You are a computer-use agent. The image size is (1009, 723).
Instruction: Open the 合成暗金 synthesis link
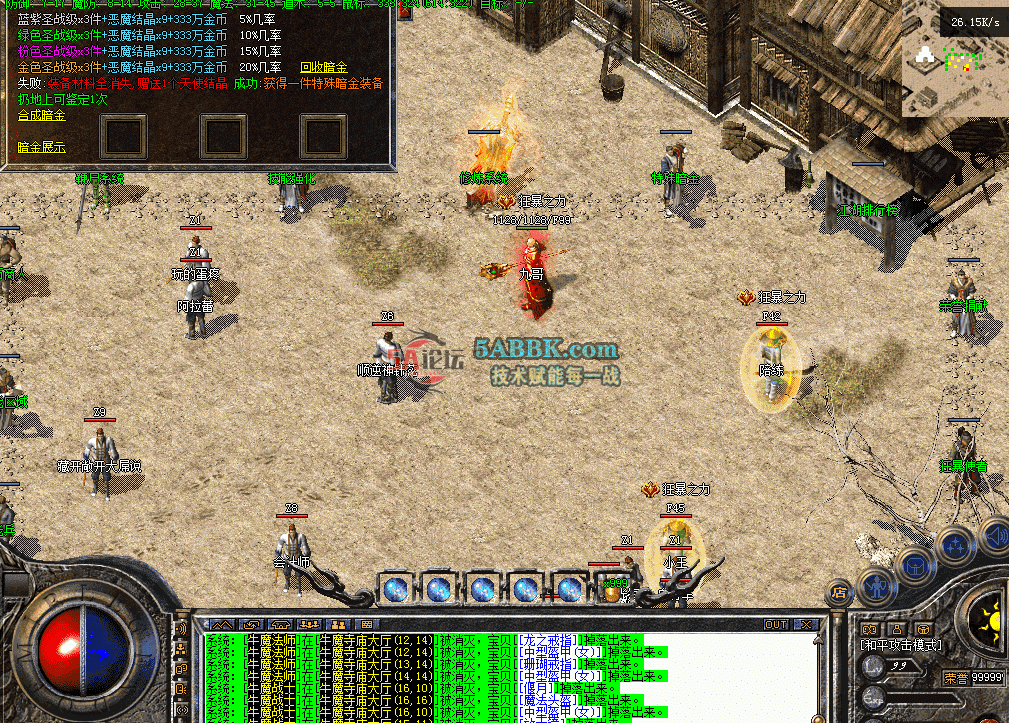[x=41, y=115]
